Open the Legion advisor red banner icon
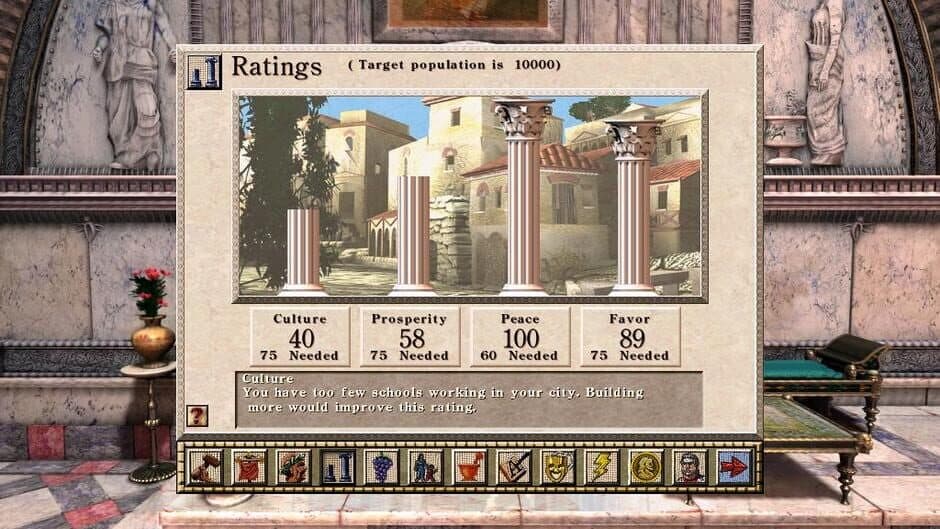This screenshot has width=940, height=529. click(x=249, y=467)
